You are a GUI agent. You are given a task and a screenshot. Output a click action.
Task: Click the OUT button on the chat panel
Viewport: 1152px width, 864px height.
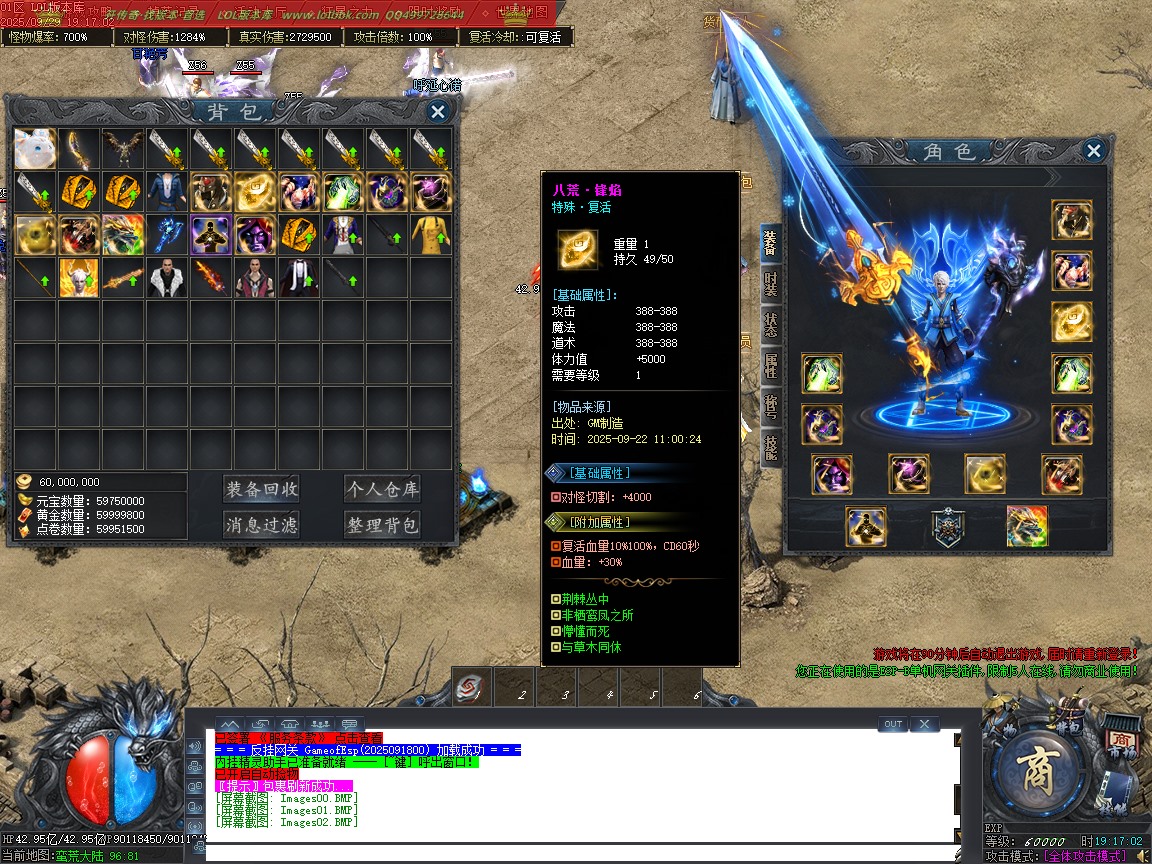click(x=892, y=724)
